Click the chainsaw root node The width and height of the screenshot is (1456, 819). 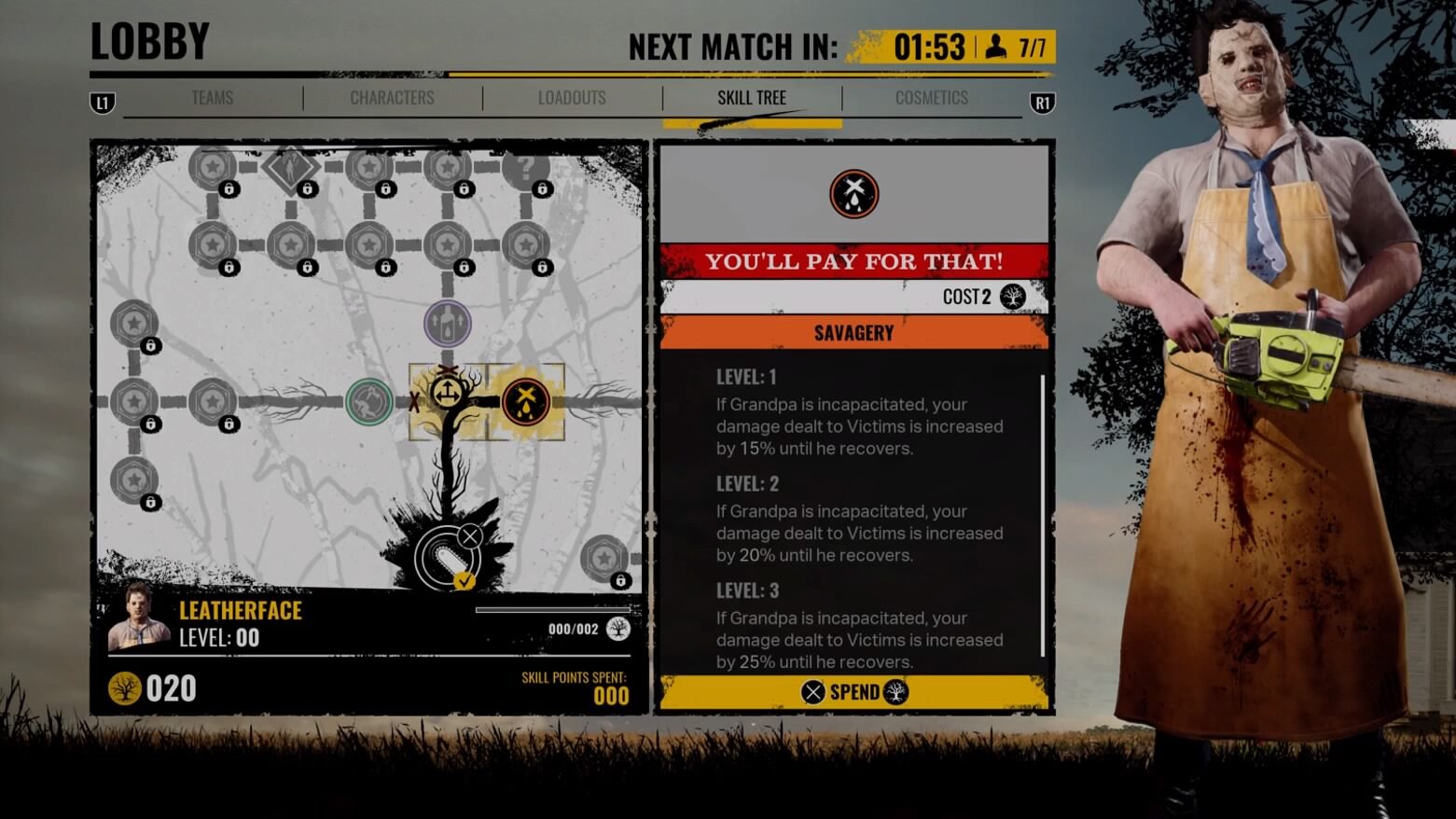[x=448, y=558]
